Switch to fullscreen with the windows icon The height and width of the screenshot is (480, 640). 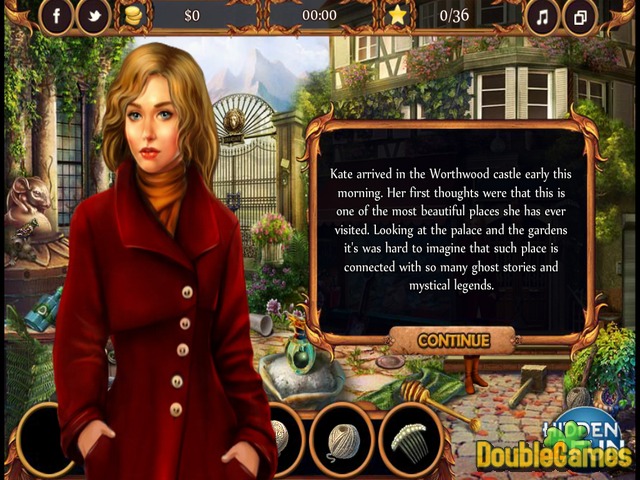(x=580, y=16)
